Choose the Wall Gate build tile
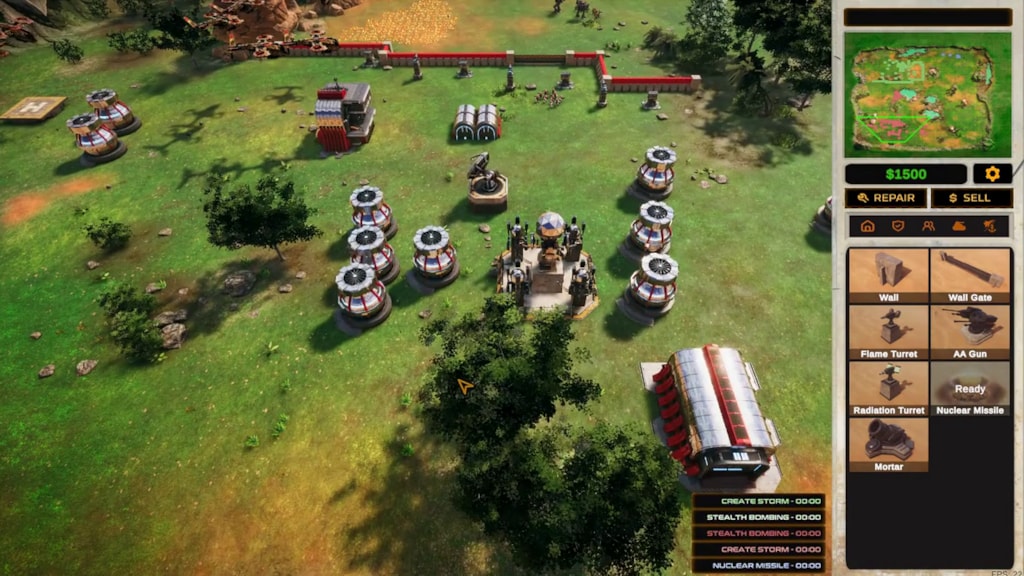The image size is (1024, 576). coord(969,275)
